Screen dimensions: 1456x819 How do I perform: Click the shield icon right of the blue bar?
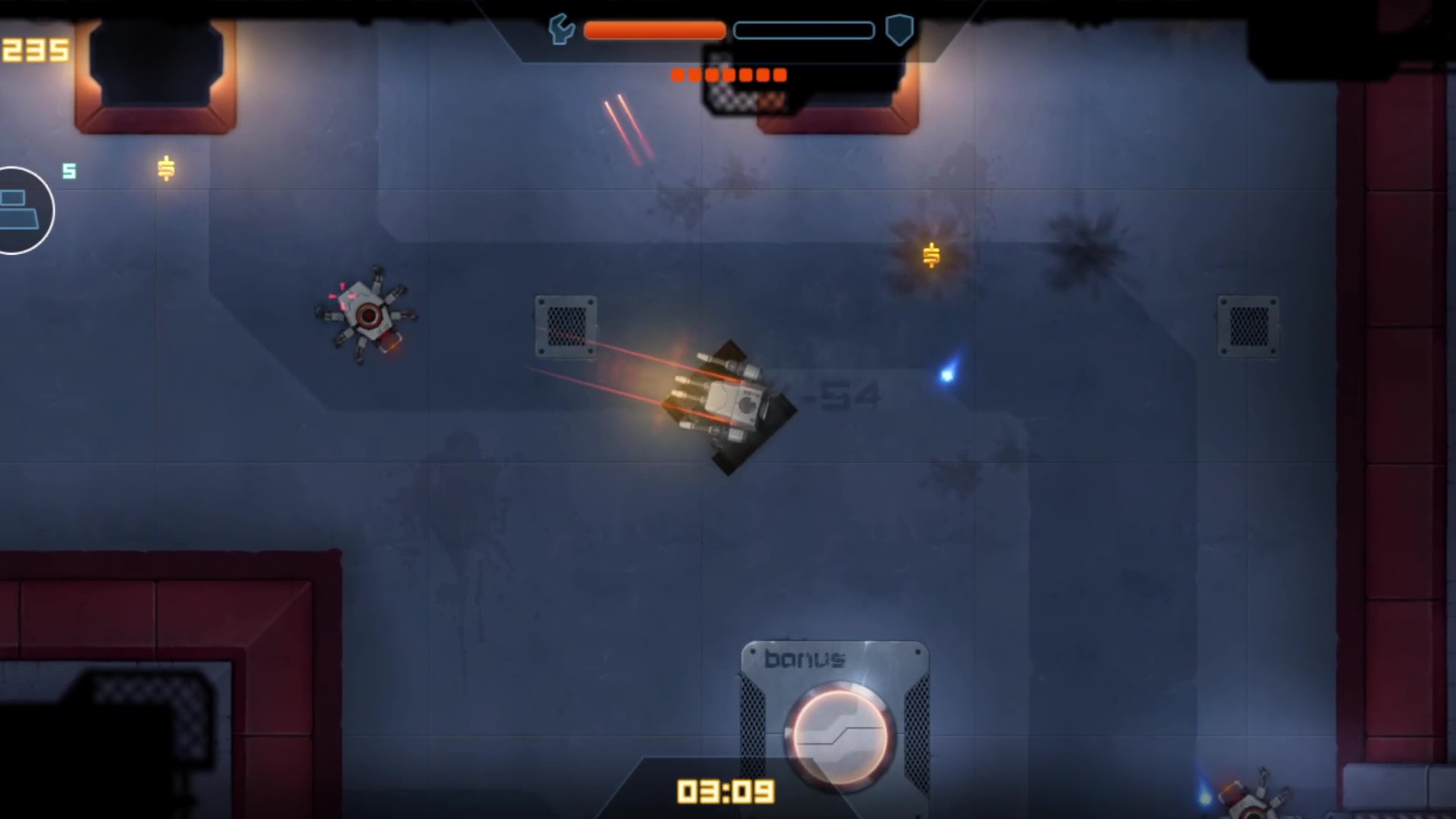click(899, 30)
